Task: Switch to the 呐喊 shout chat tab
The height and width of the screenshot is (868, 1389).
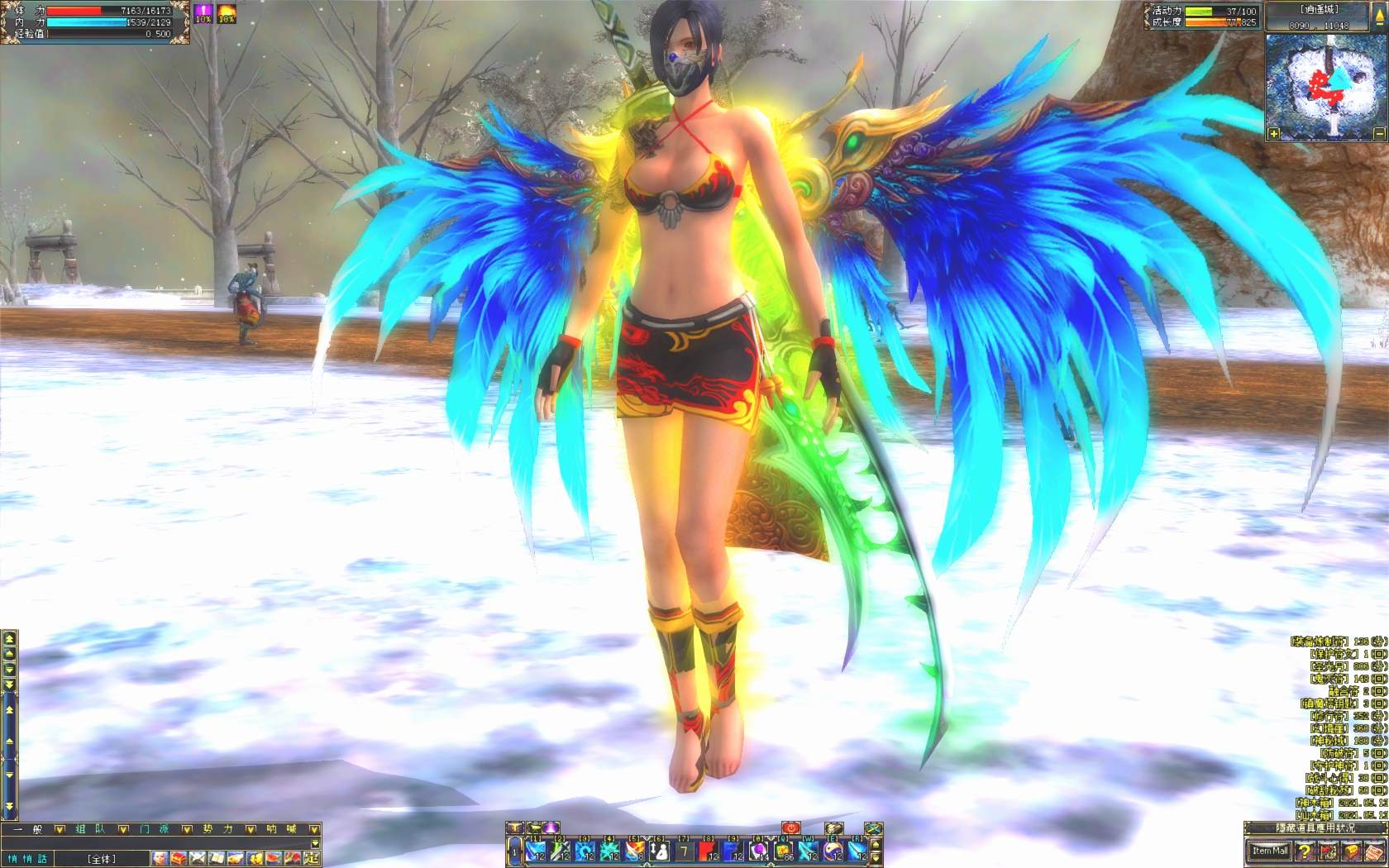Action: 281,828
